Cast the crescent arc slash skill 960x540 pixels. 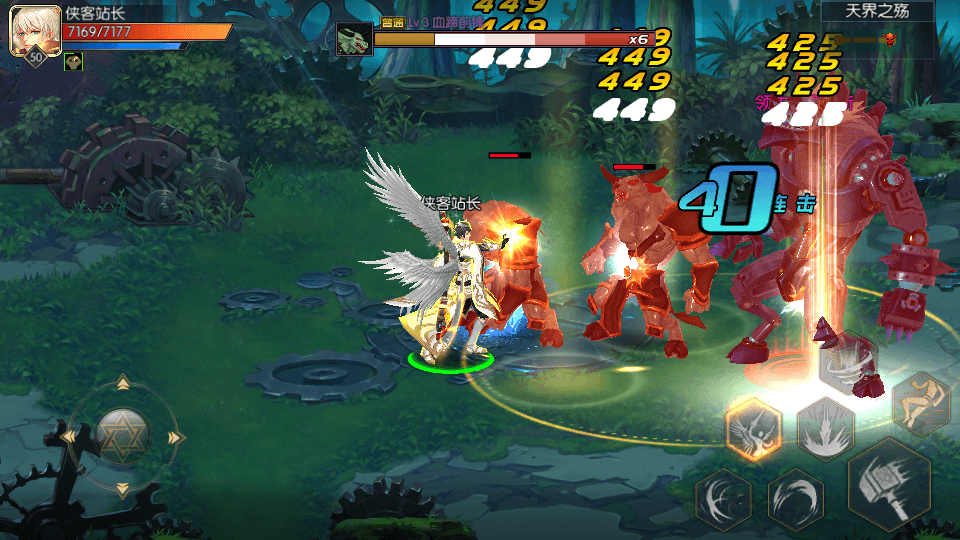(796, 497)
